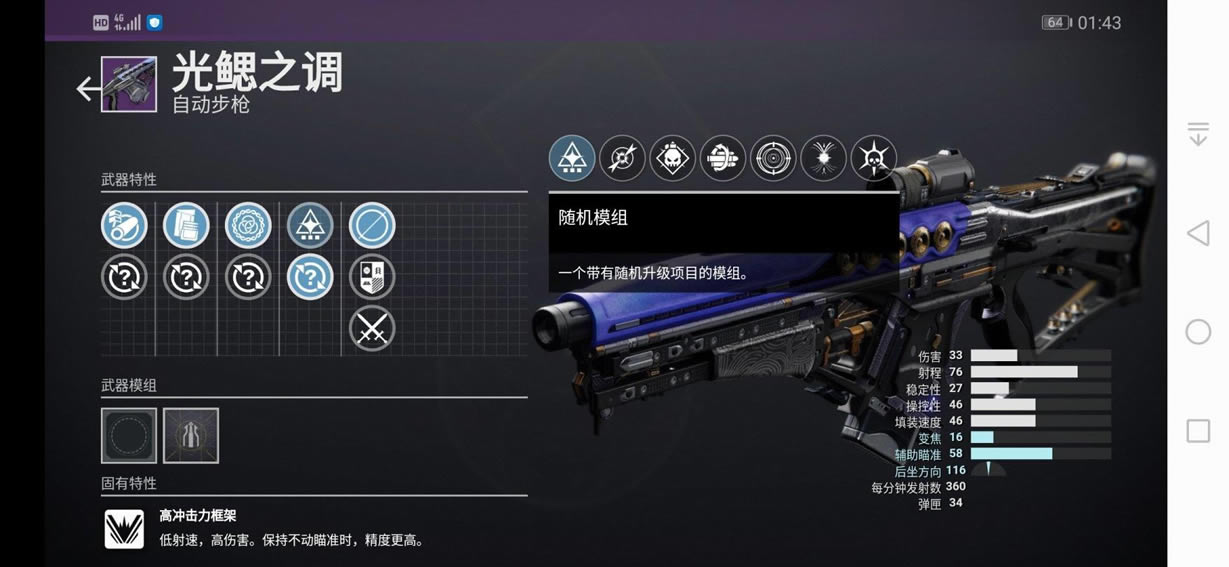This screenshot has height=567, width=1229.
Task: Choose the slashed circle perk icon
Action: [x=372, y=225]
